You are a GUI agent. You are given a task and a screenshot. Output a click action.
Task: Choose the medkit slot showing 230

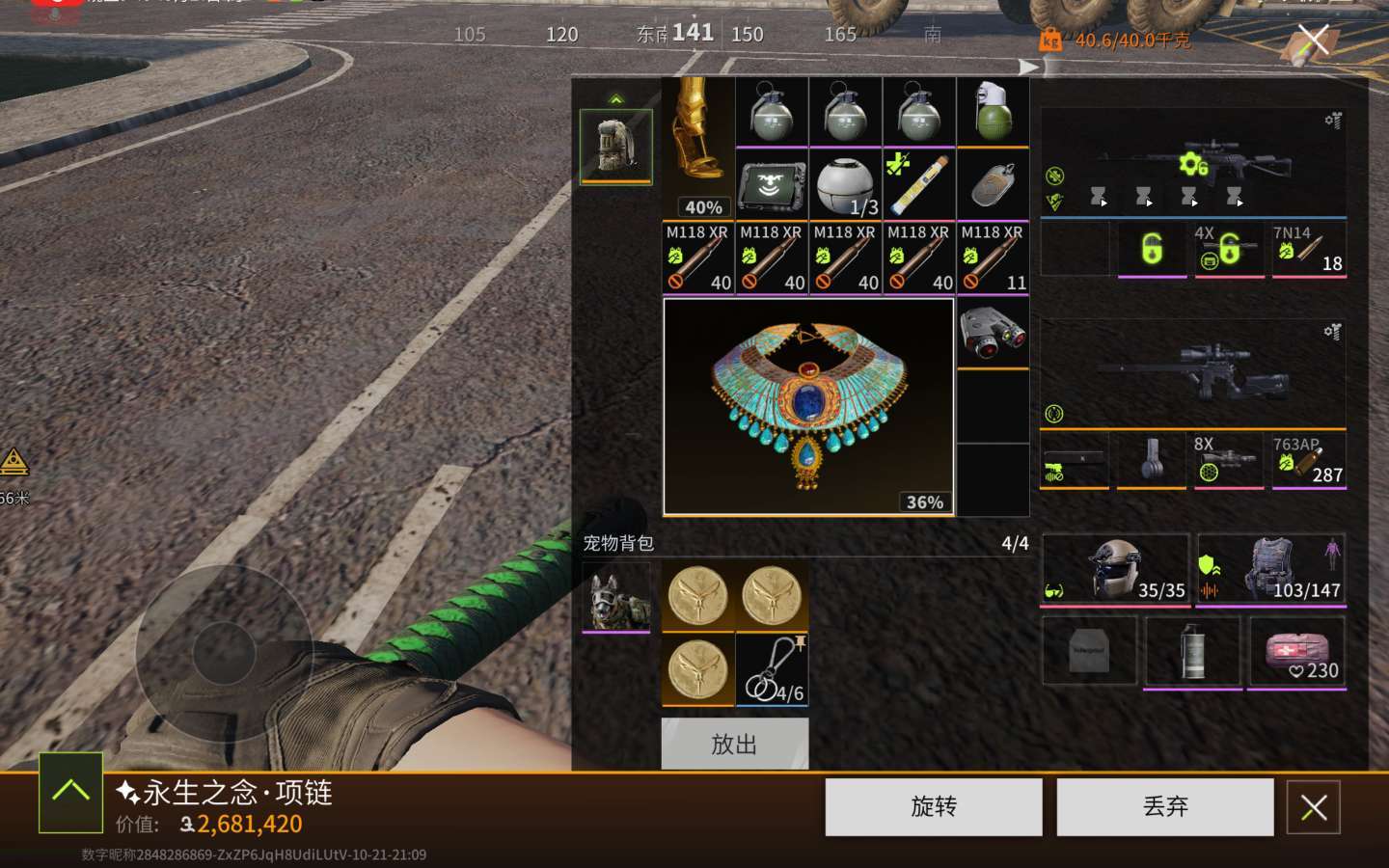pos(1295,652)
